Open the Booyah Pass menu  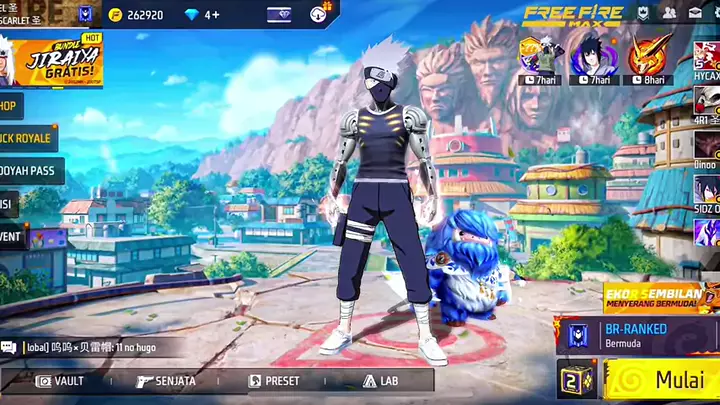30,171
